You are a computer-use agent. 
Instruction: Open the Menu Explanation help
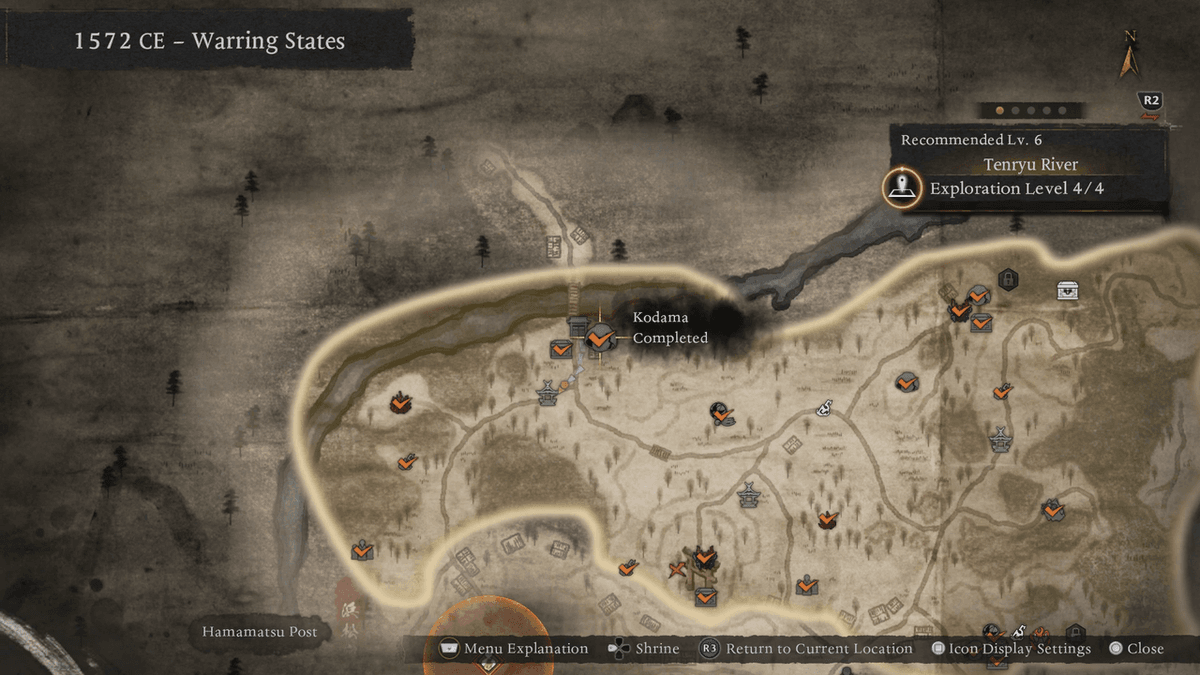pos(514,649)
